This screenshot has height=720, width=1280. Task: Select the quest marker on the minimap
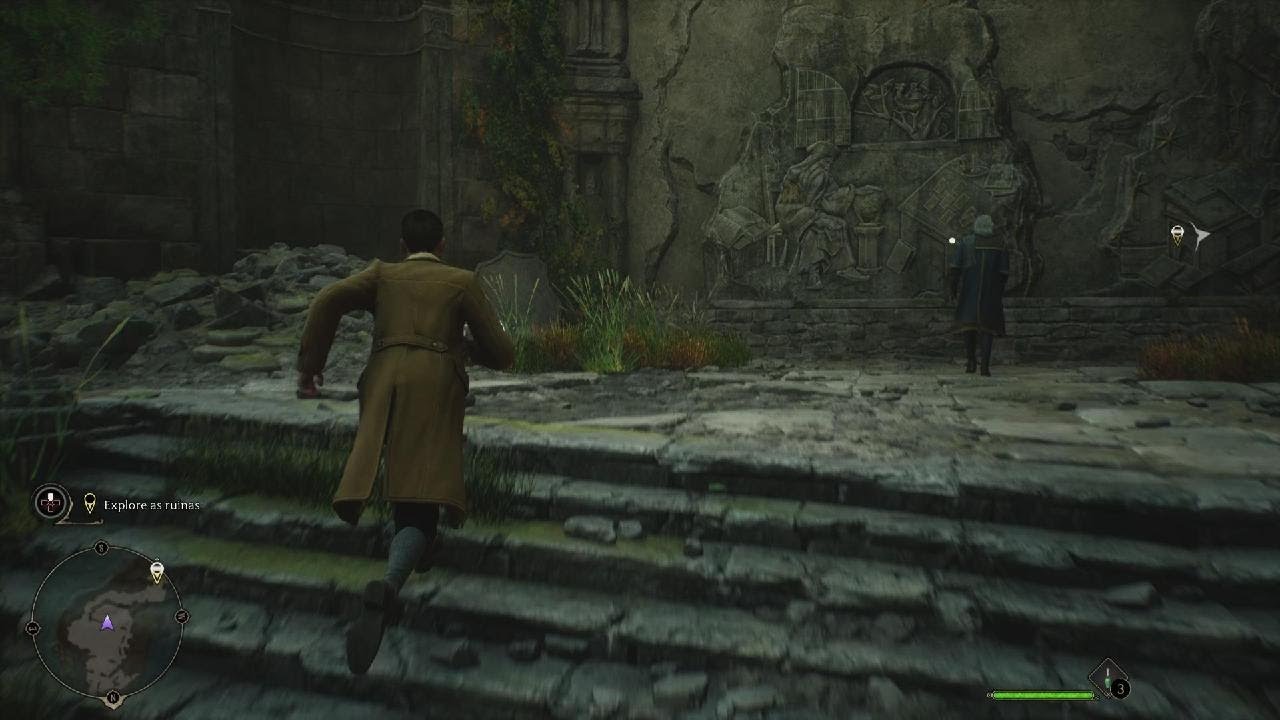pos(156,572)
